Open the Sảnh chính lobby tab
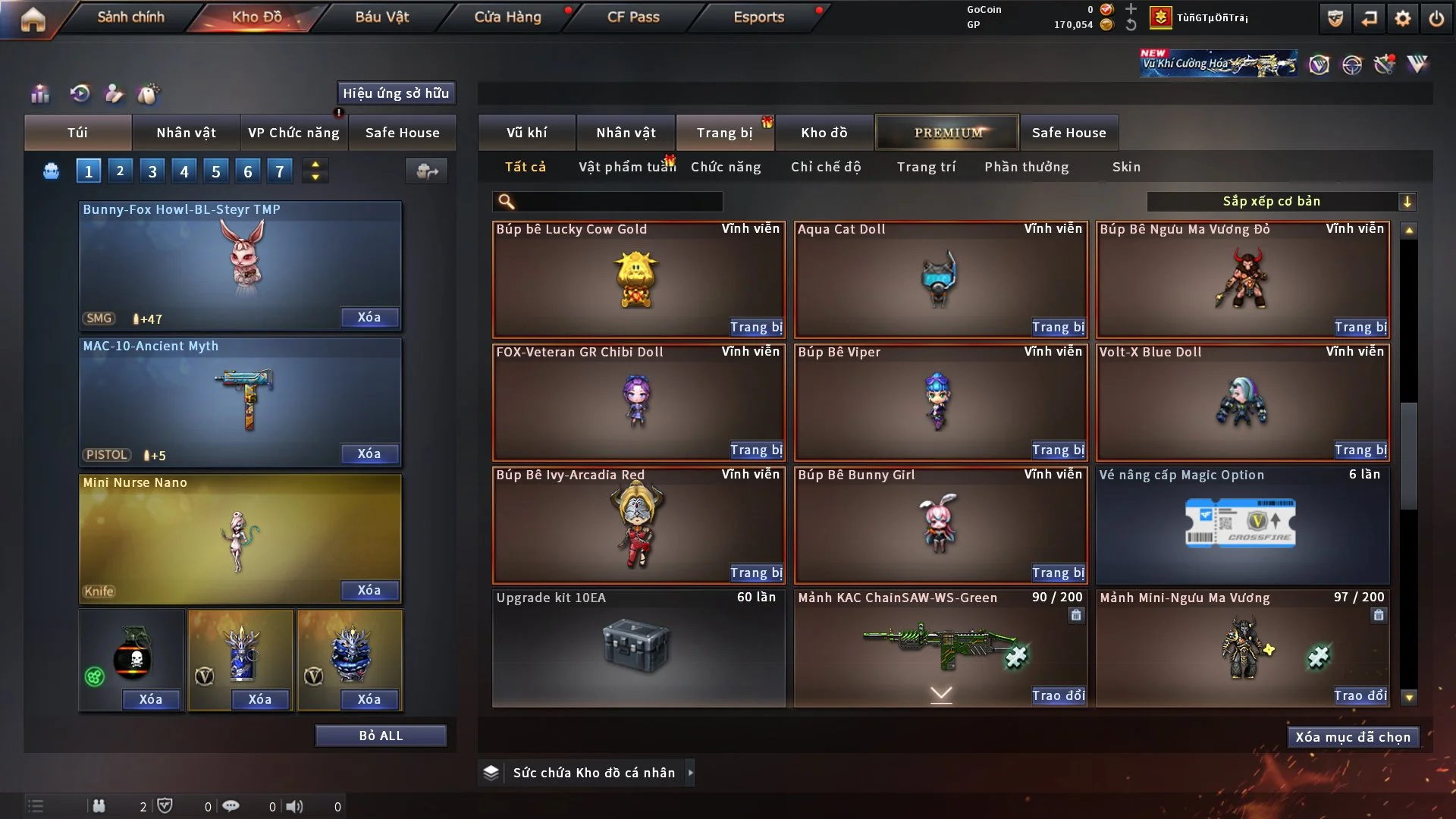This screenshot has width=1456, height=819. click(130, 17)
